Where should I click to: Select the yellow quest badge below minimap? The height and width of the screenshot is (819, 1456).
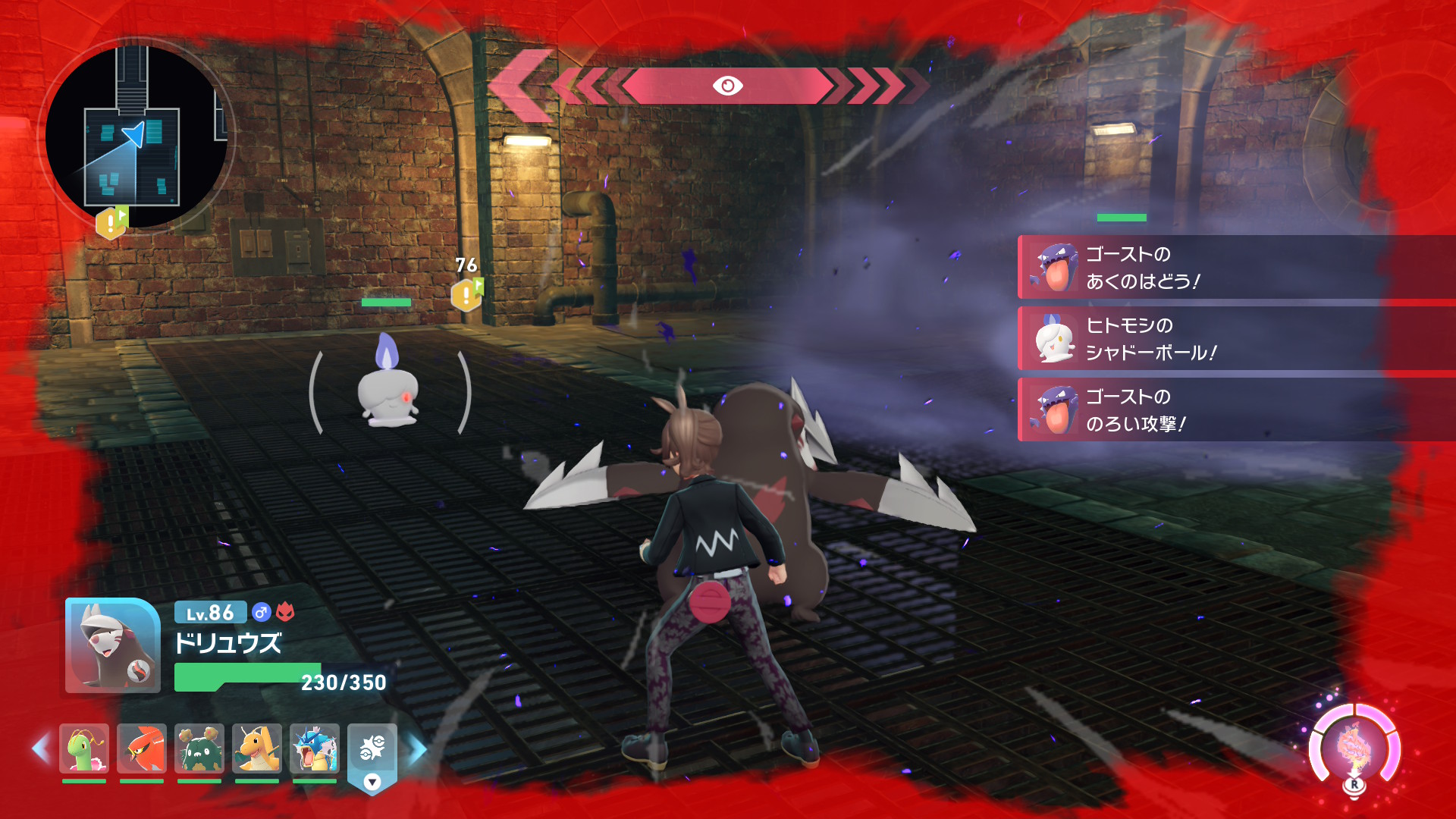coord(111,222)
